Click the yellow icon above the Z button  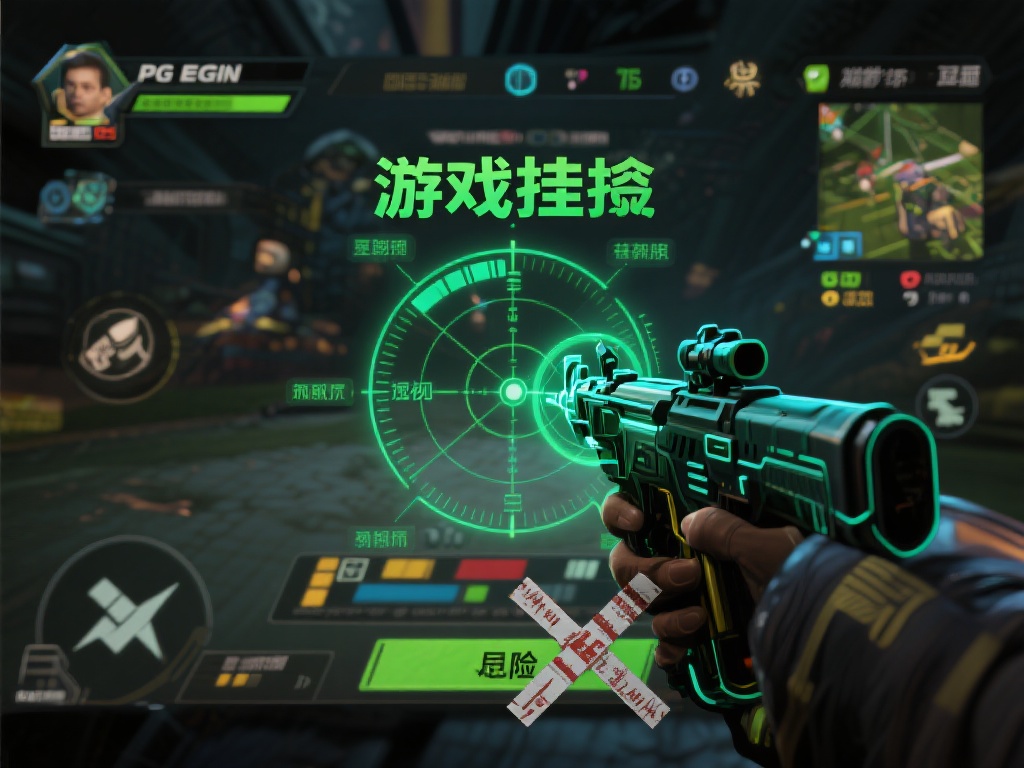pos(945,344)
